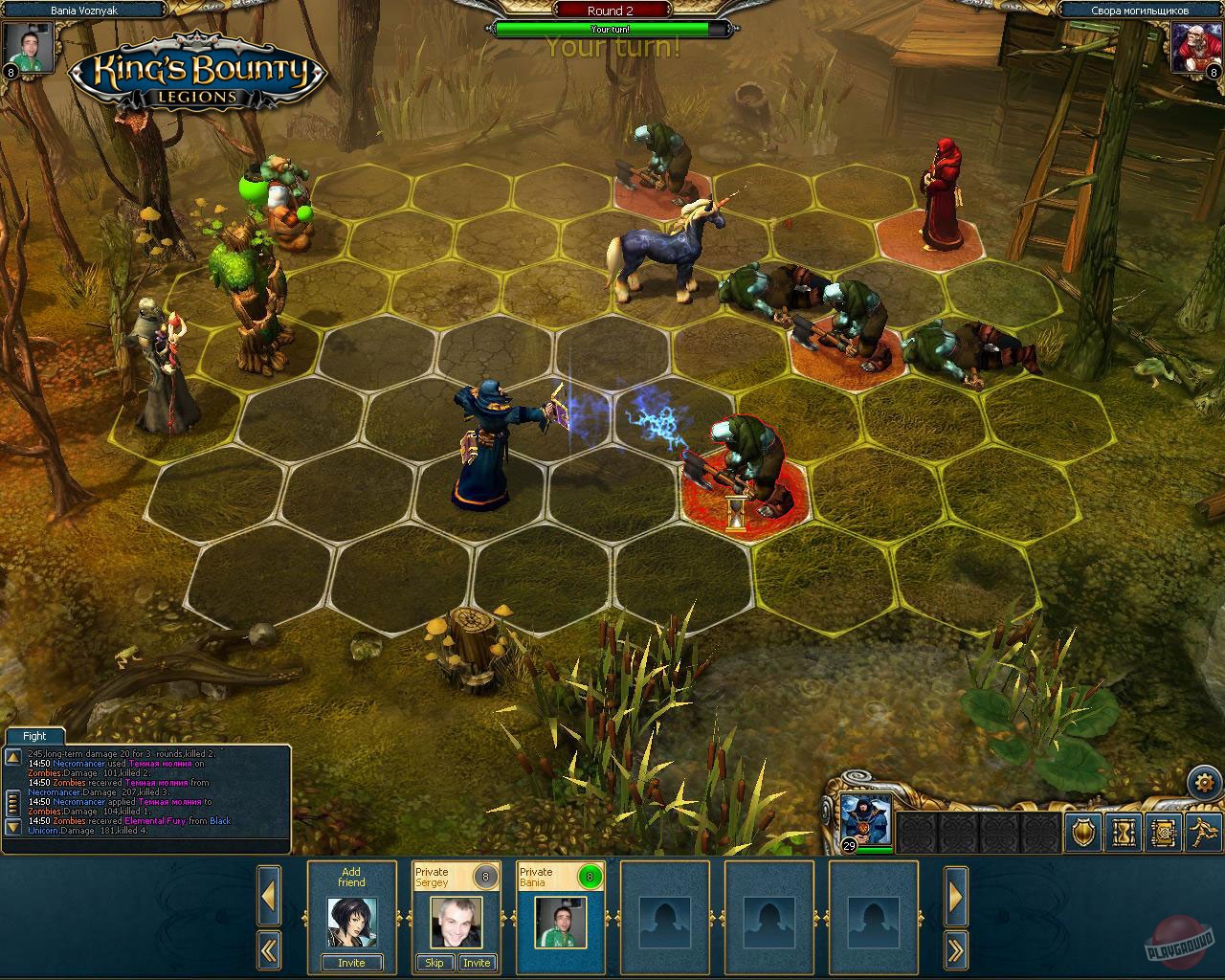
Task: Click the double-left chevron in the friends bar
Action: pos(269,951)
